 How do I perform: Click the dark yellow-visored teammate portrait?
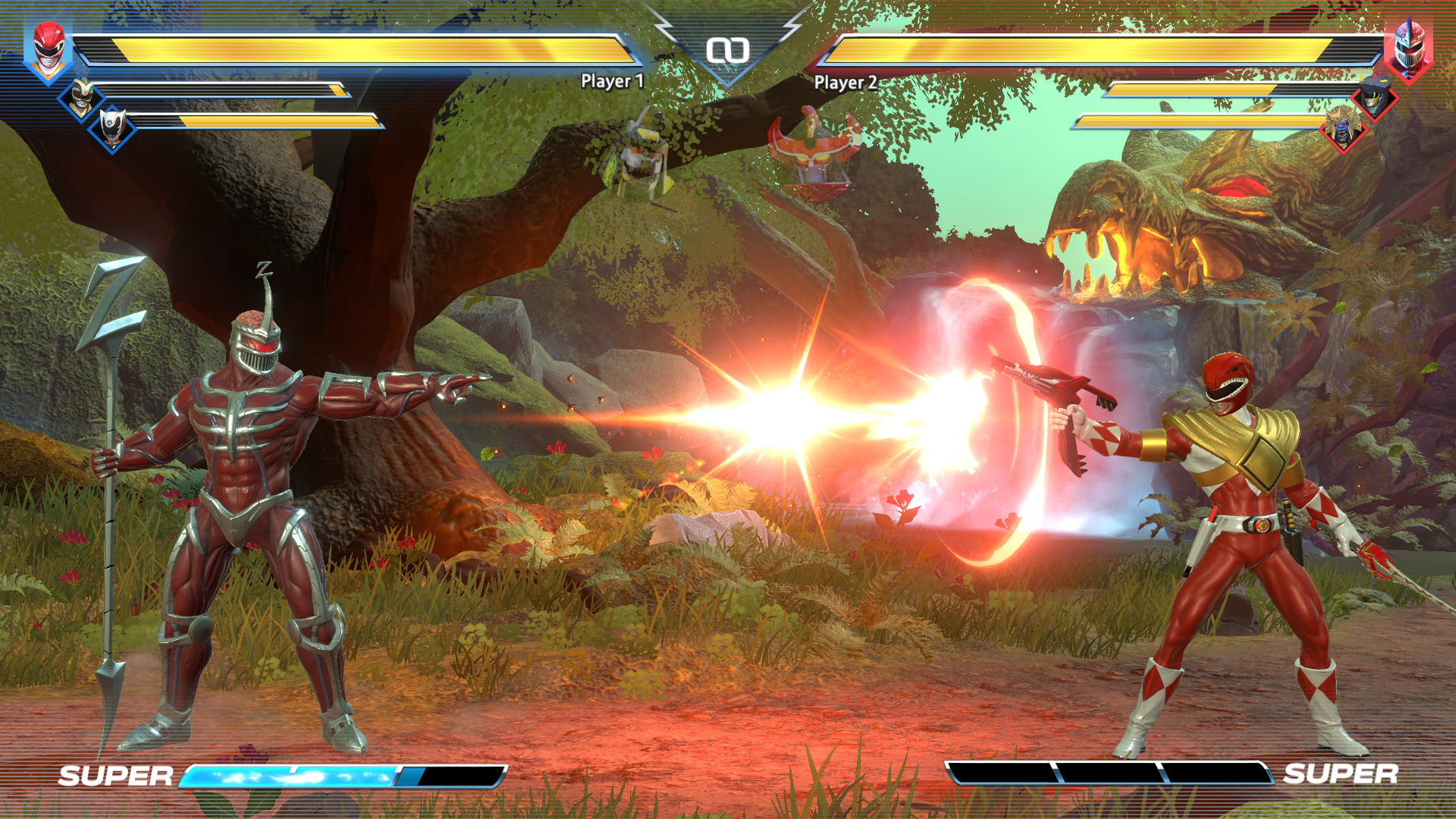click(x=1374, y=99)
